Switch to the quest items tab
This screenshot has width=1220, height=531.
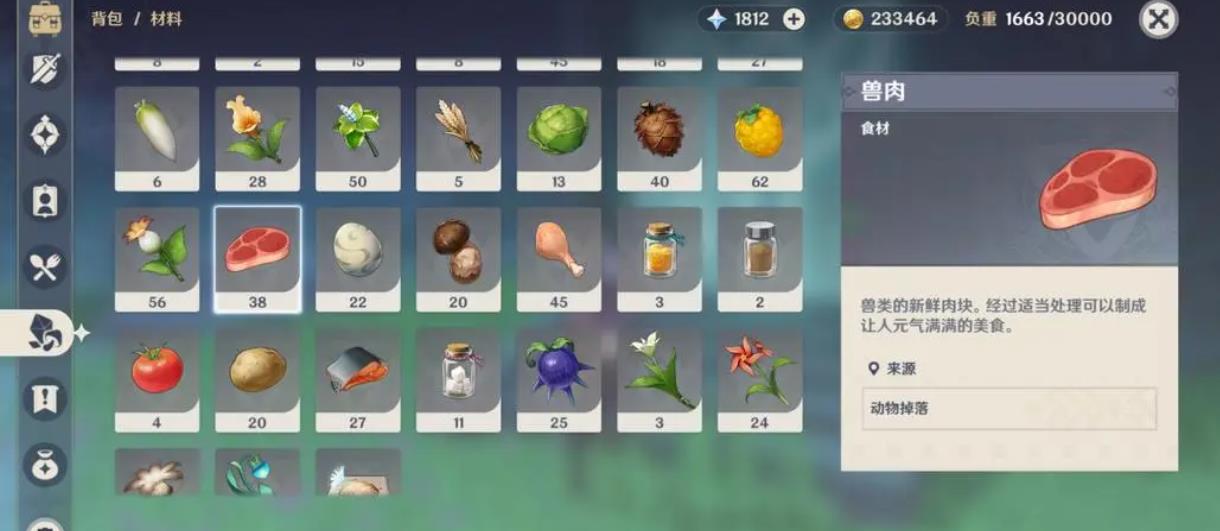click(x=45, y=398)
